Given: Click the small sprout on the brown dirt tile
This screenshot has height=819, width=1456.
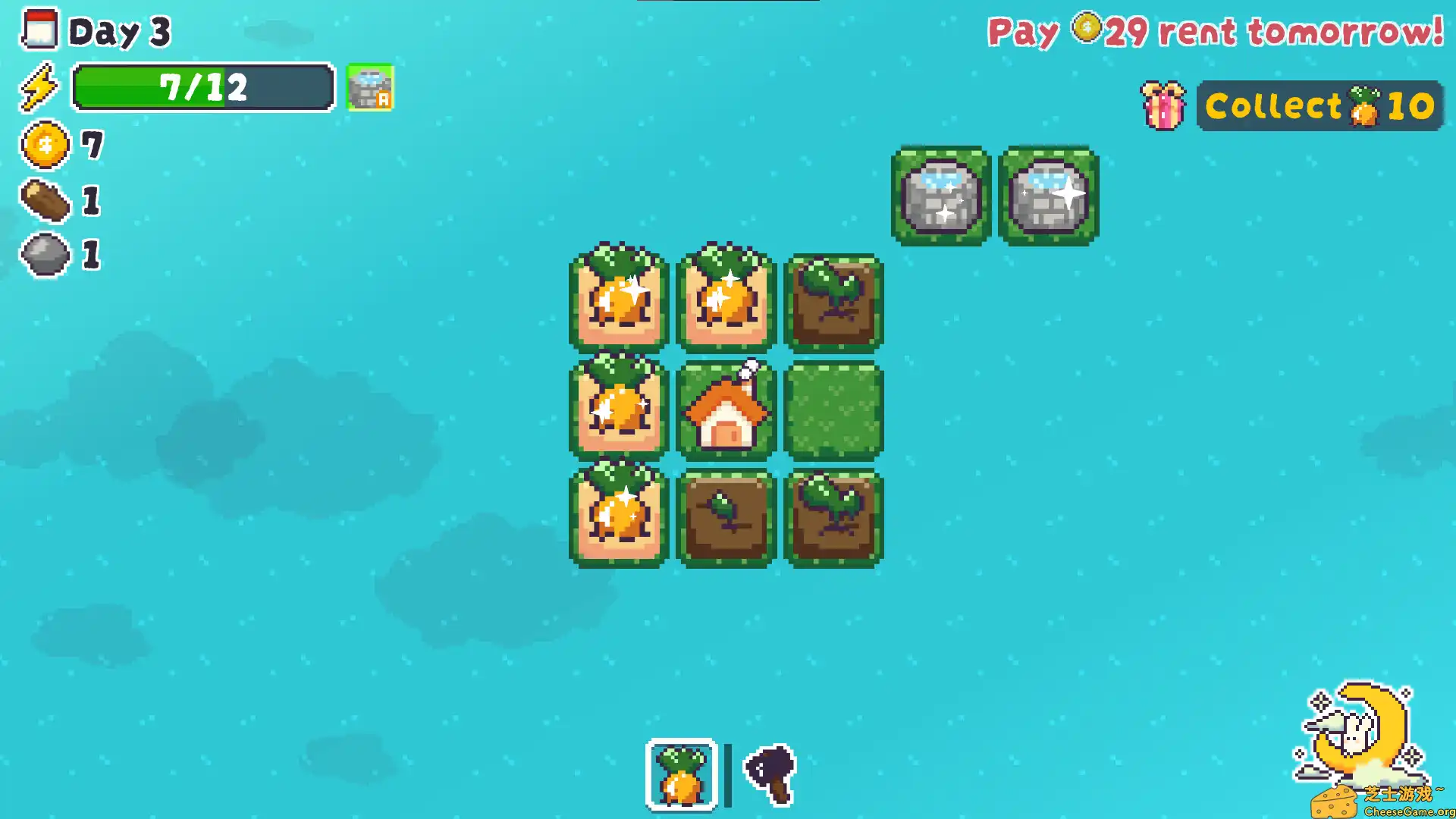Looking at the screenshot, I should [724, 516].
